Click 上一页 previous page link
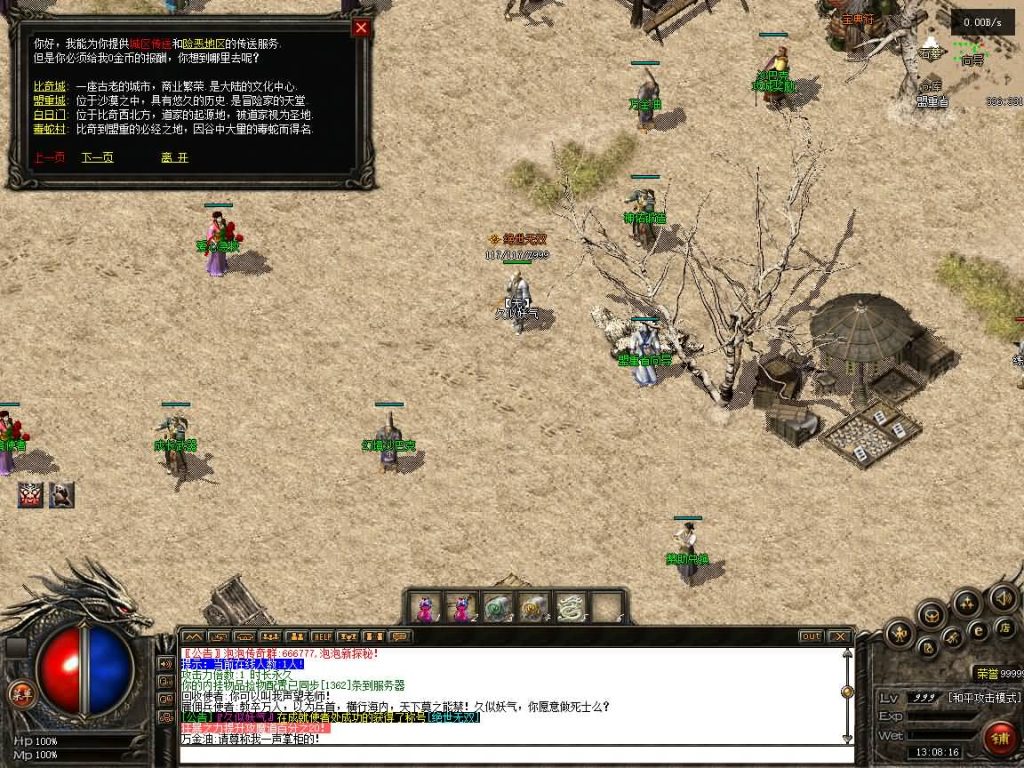This screenshot has width=1024, height=768. [x=48, y=157]
